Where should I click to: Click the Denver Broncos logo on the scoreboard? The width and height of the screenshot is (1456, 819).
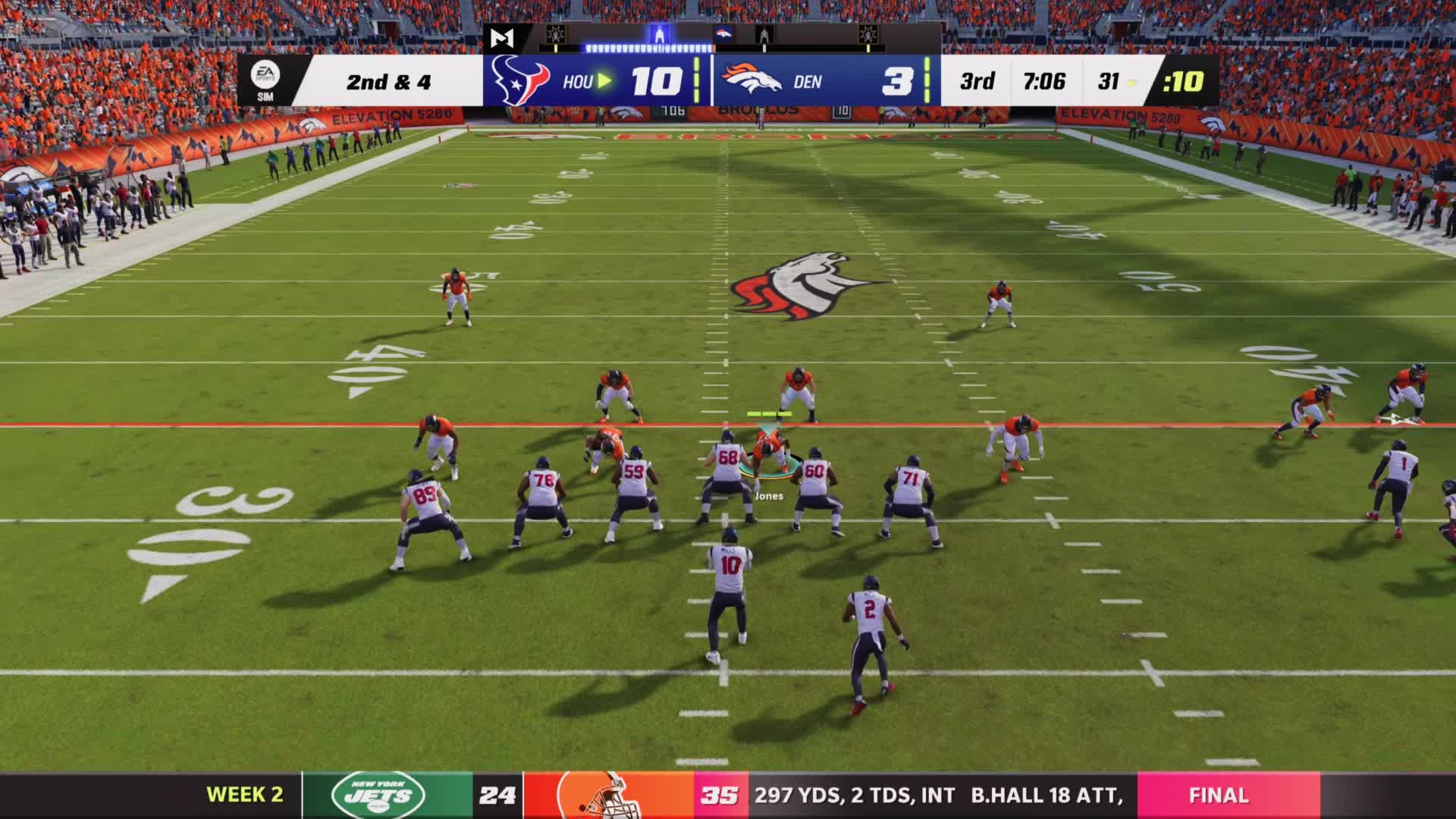click(x=751, y=80)
